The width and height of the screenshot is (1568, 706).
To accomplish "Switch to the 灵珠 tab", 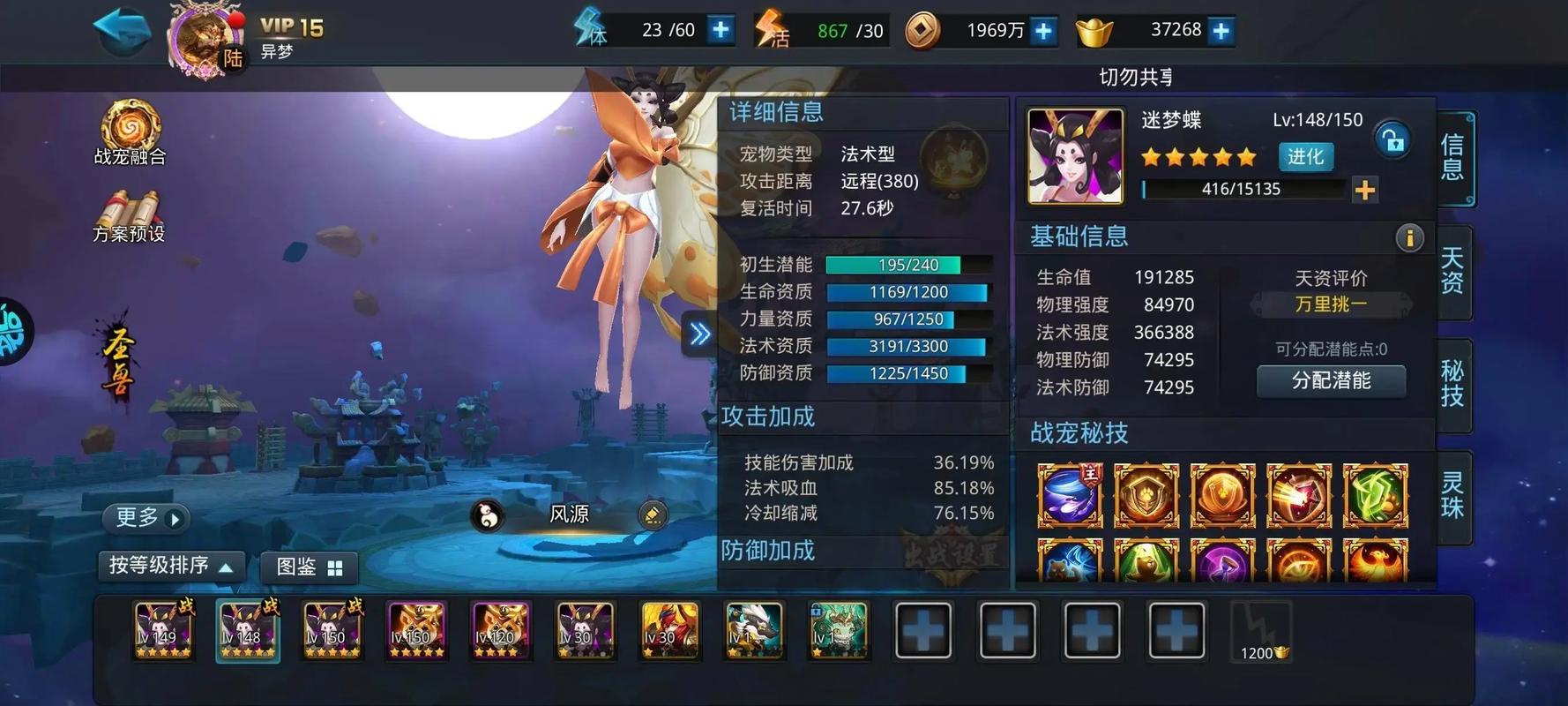I will [x=1452, y=499].
